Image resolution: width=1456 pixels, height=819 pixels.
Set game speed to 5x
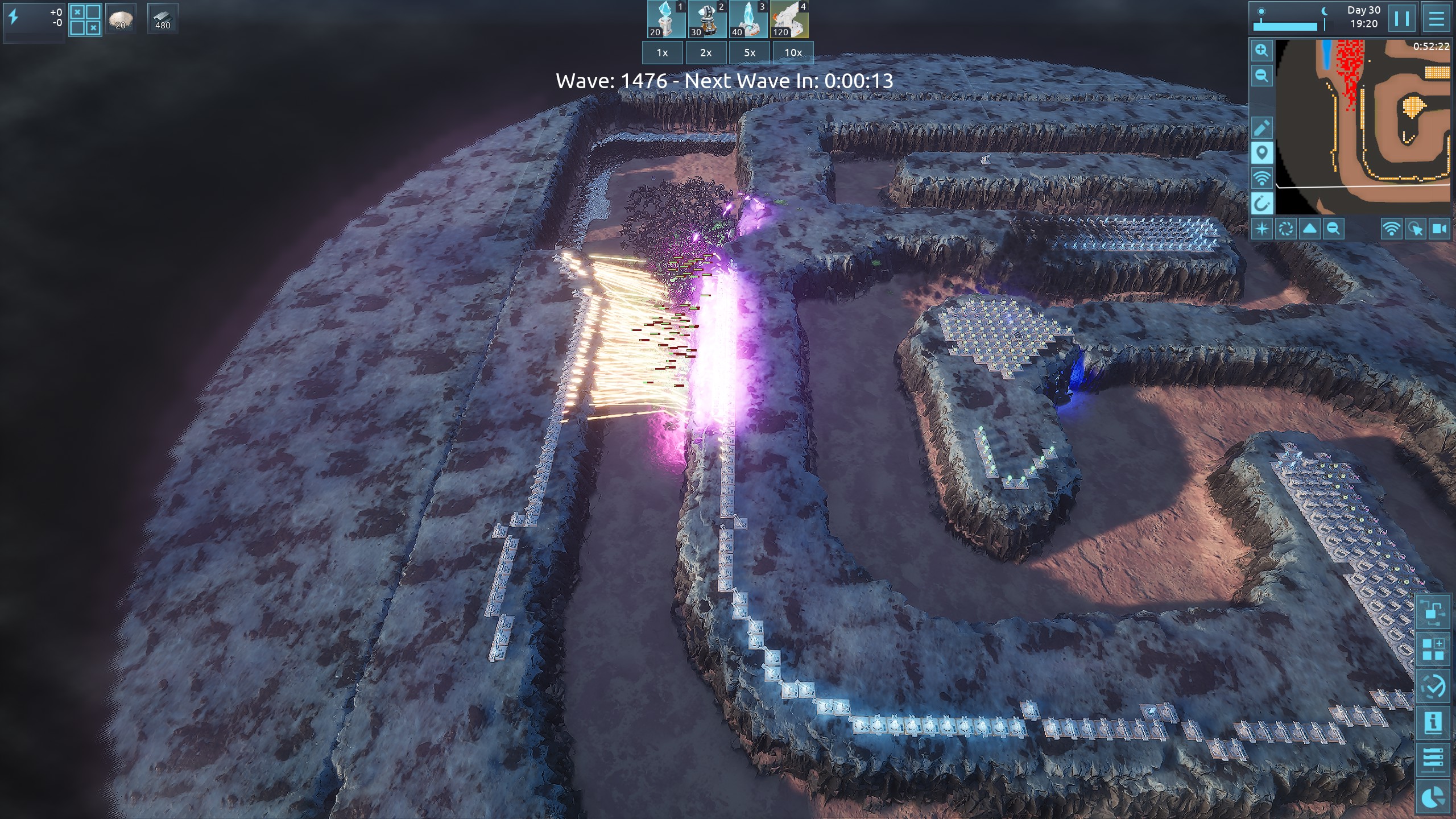(750, 53)
